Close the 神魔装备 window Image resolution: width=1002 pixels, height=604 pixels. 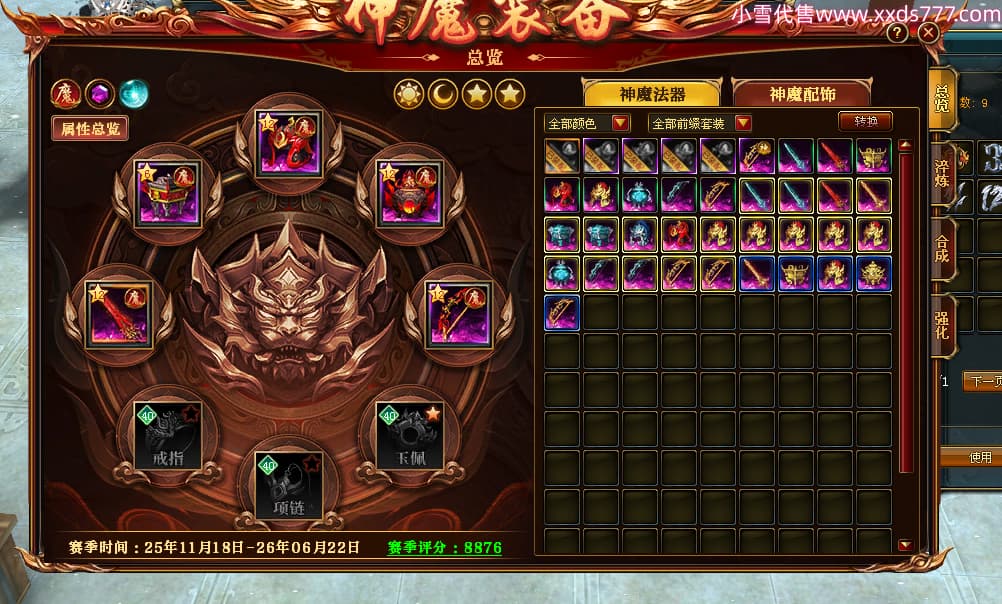coord(929,33)
